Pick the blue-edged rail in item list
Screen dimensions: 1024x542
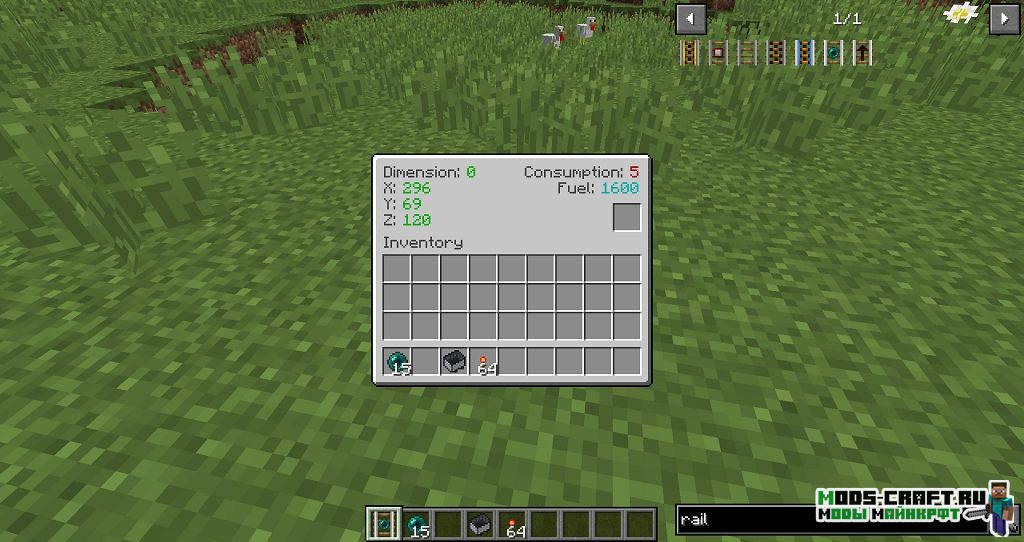point(803,53)
